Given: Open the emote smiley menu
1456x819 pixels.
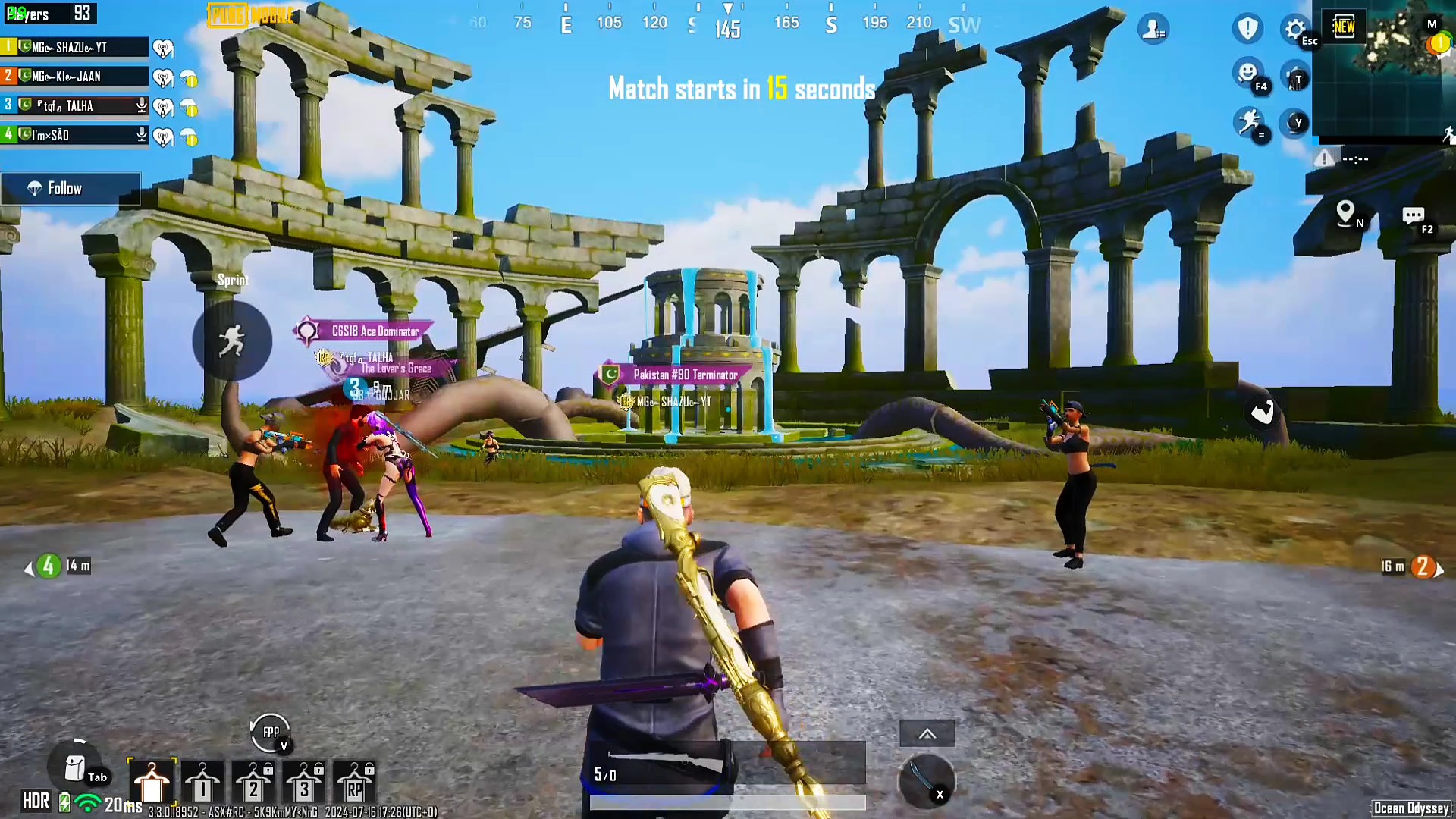Looking at the screenshot, I should tap(1247, 74).
